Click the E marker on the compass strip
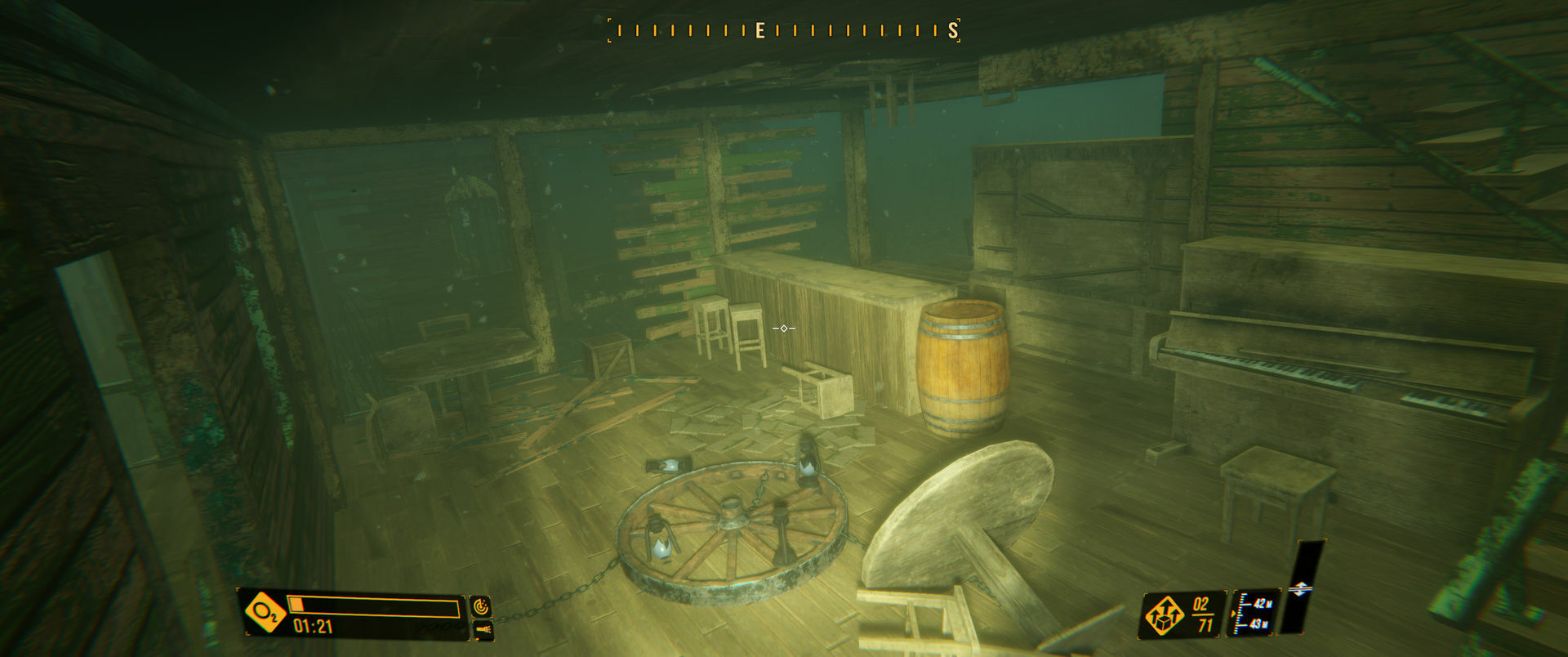Viewport: 1568px width, 657px height. click(x=759, y=30)
